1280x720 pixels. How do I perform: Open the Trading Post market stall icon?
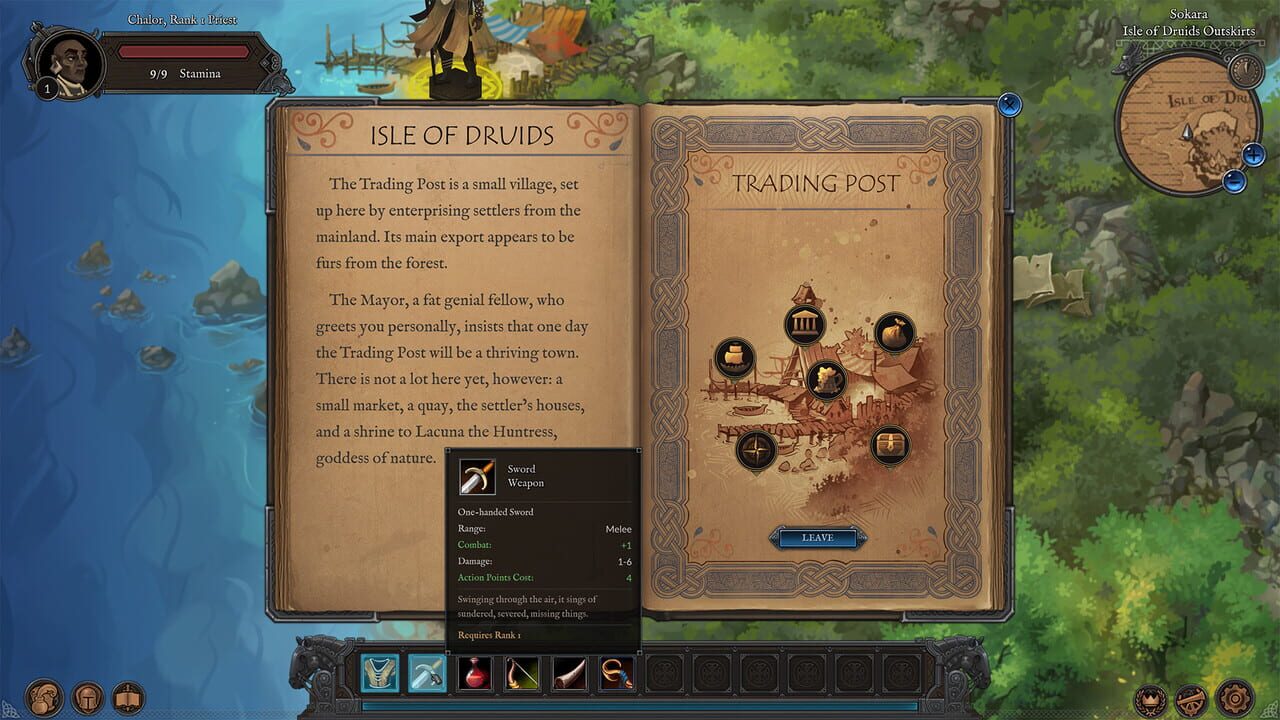(803, 322)
